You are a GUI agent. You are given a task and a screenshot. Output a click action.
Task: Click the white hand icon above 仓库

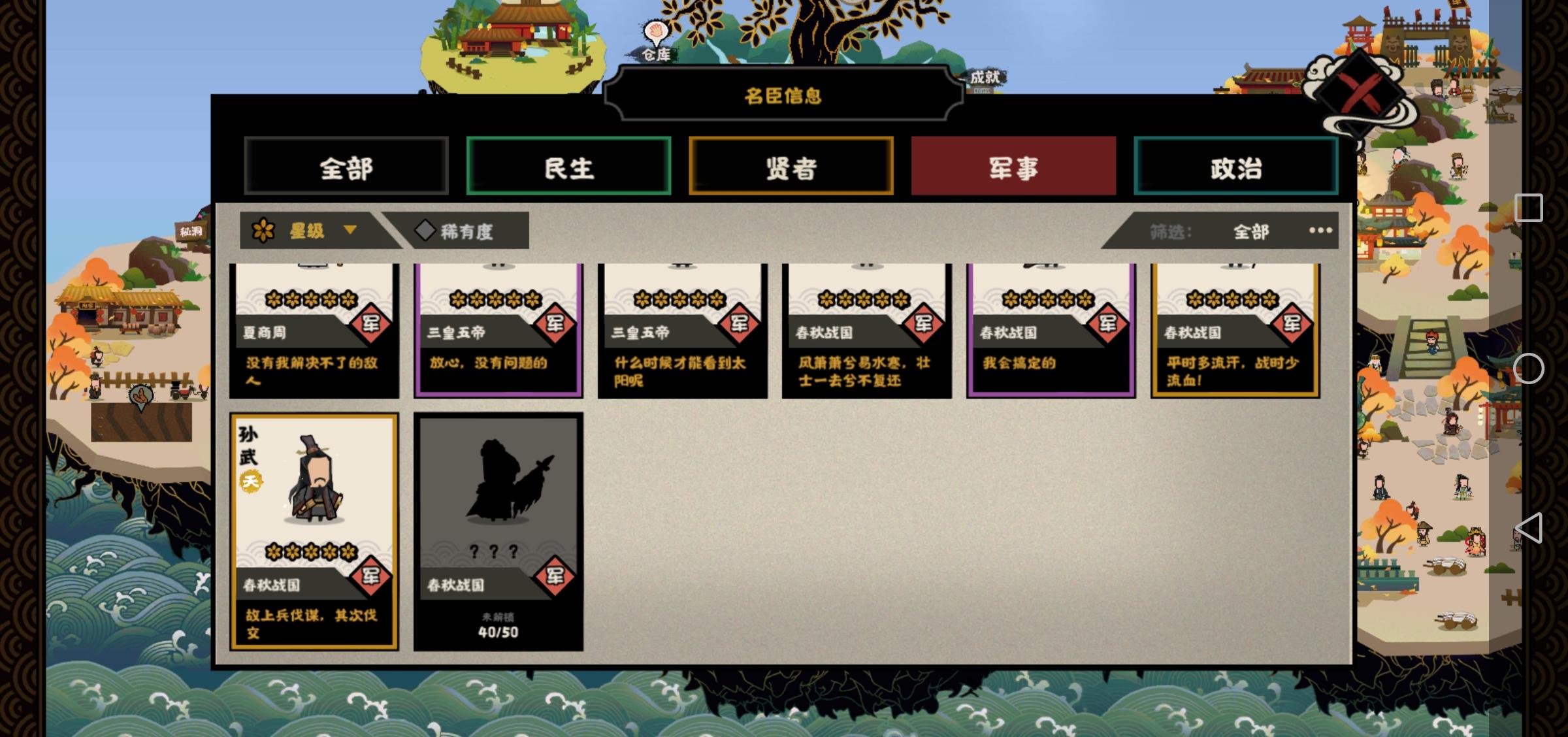pyautogui.click(x=655, y=29)
